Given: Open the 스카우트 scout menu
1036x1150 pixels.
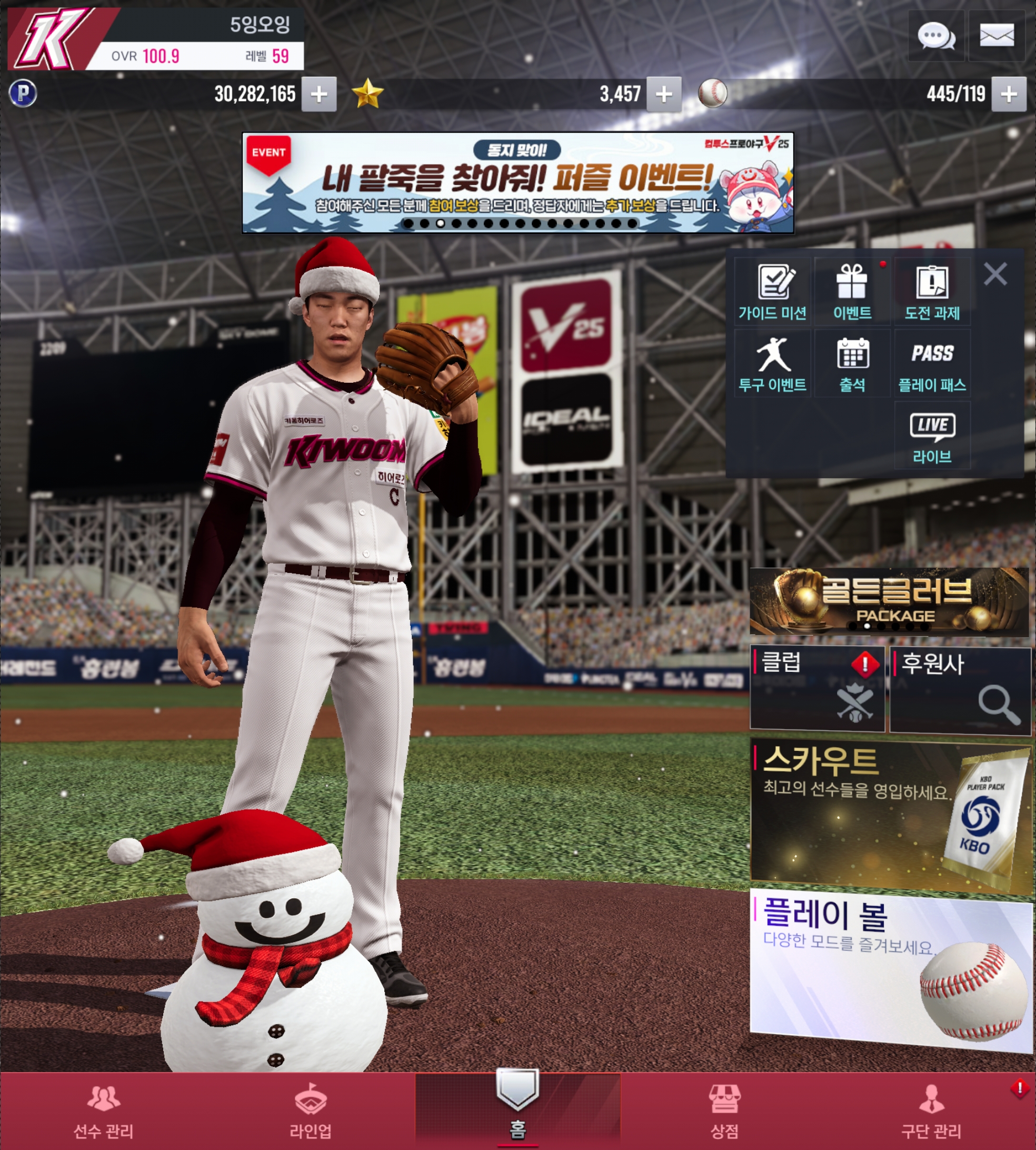Looking at the screenshot, I should pyautogui.click(x=890, y=814).
